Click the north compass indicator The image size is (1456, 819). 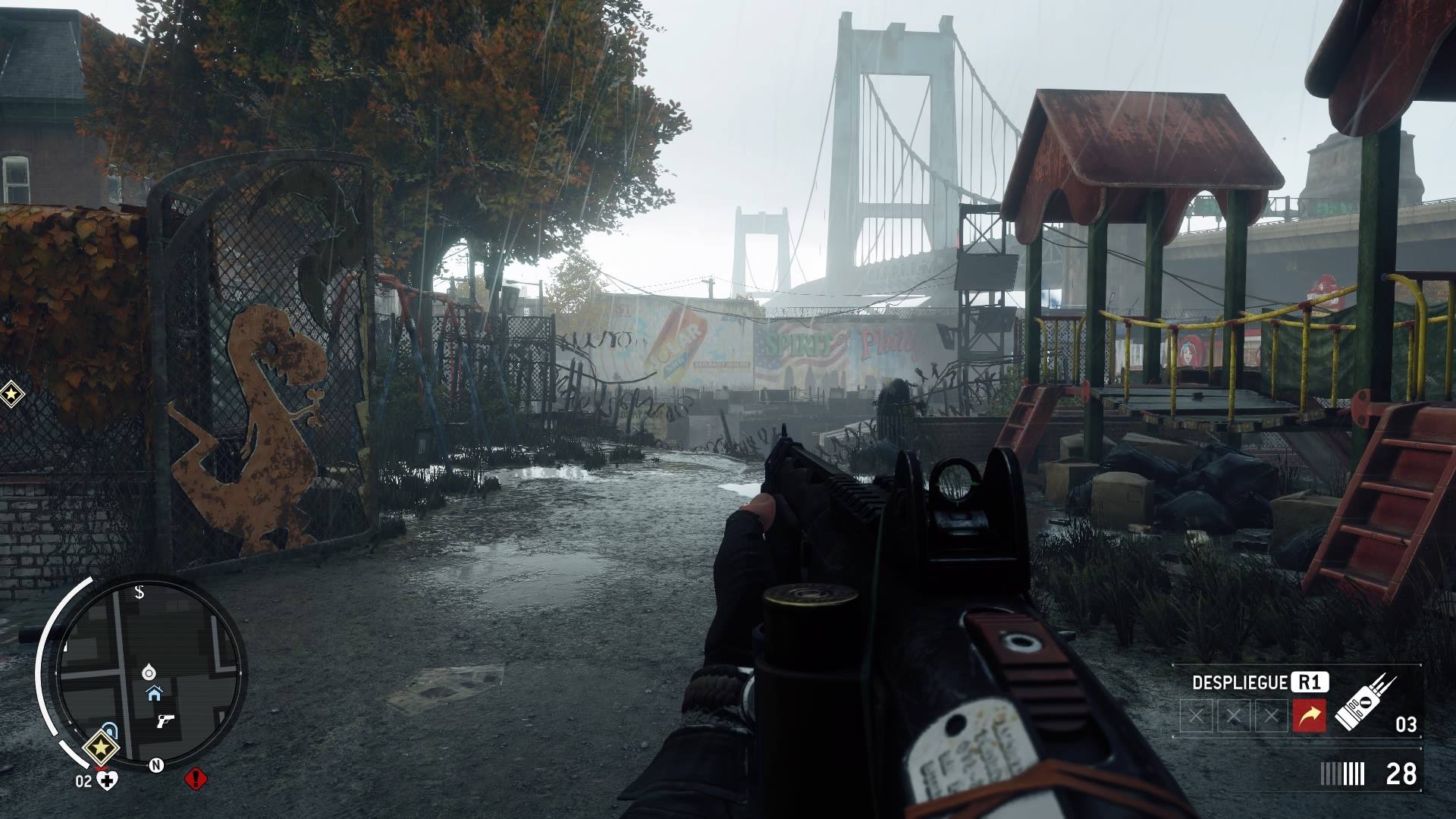click(156, 764)
